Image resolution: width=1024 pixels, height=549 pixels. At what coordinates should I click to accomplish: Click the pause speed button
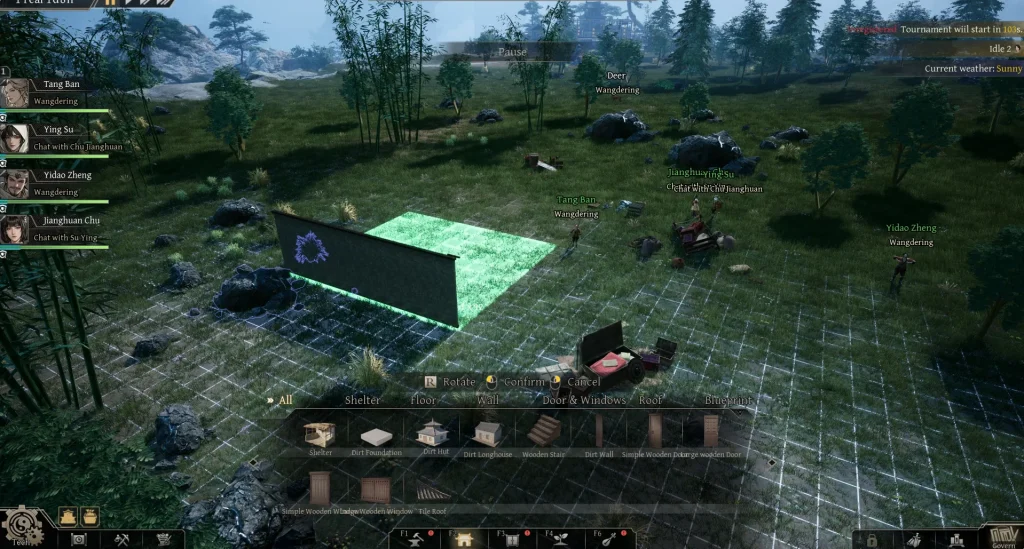click(110, 3)
